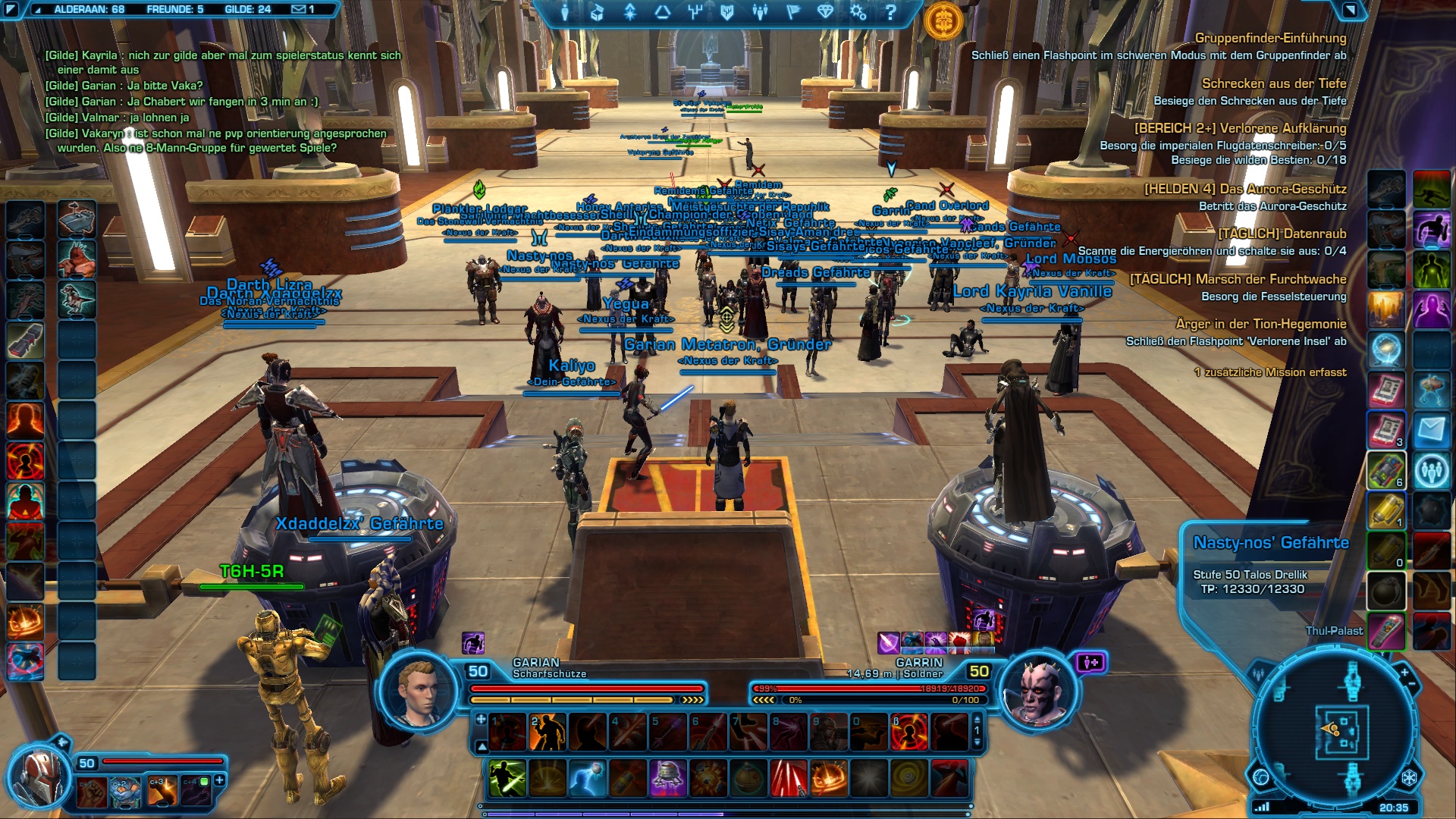
Task: Open the character sheet from top menu
Action: 564,12
